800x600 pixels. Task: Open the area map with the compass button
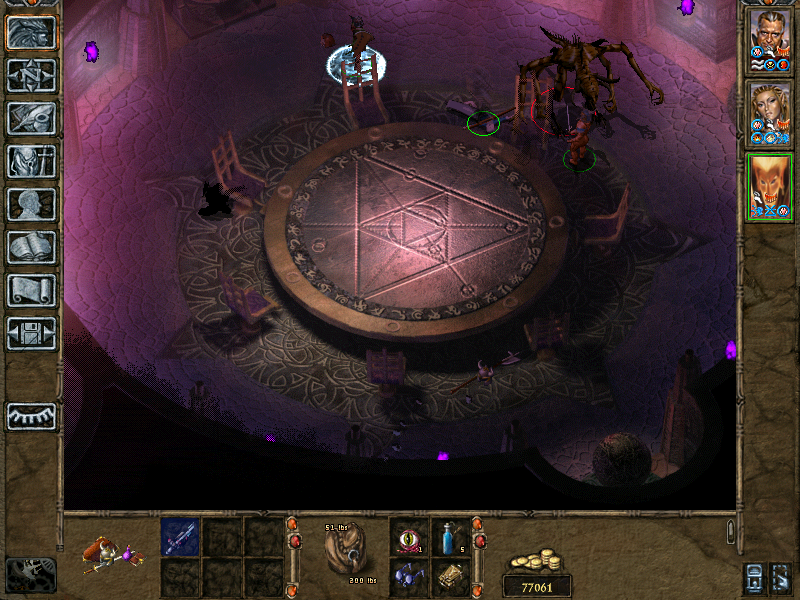point(32,76)
